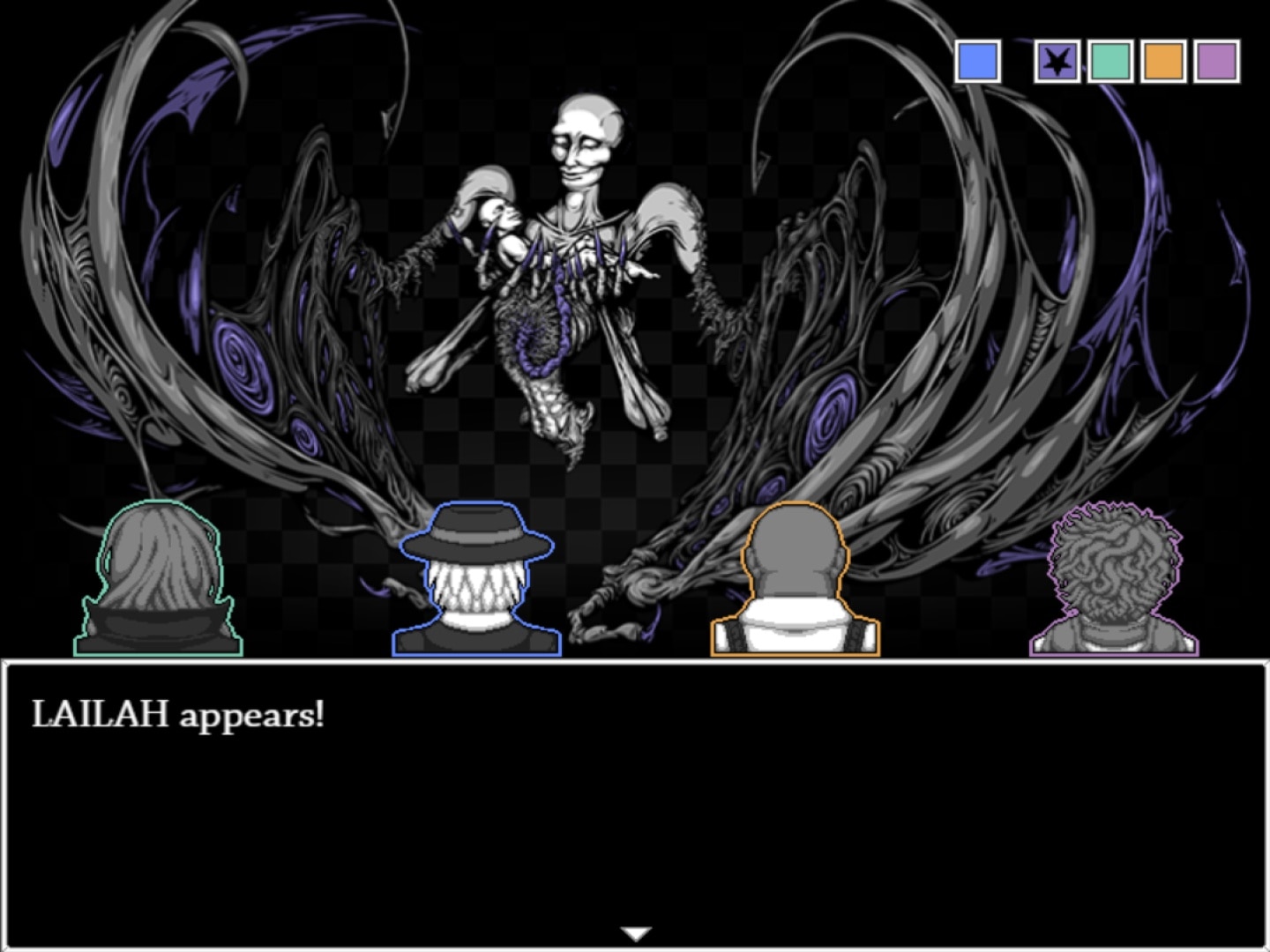
Task: Select the orange turn order square
Action: [1163, 62]
